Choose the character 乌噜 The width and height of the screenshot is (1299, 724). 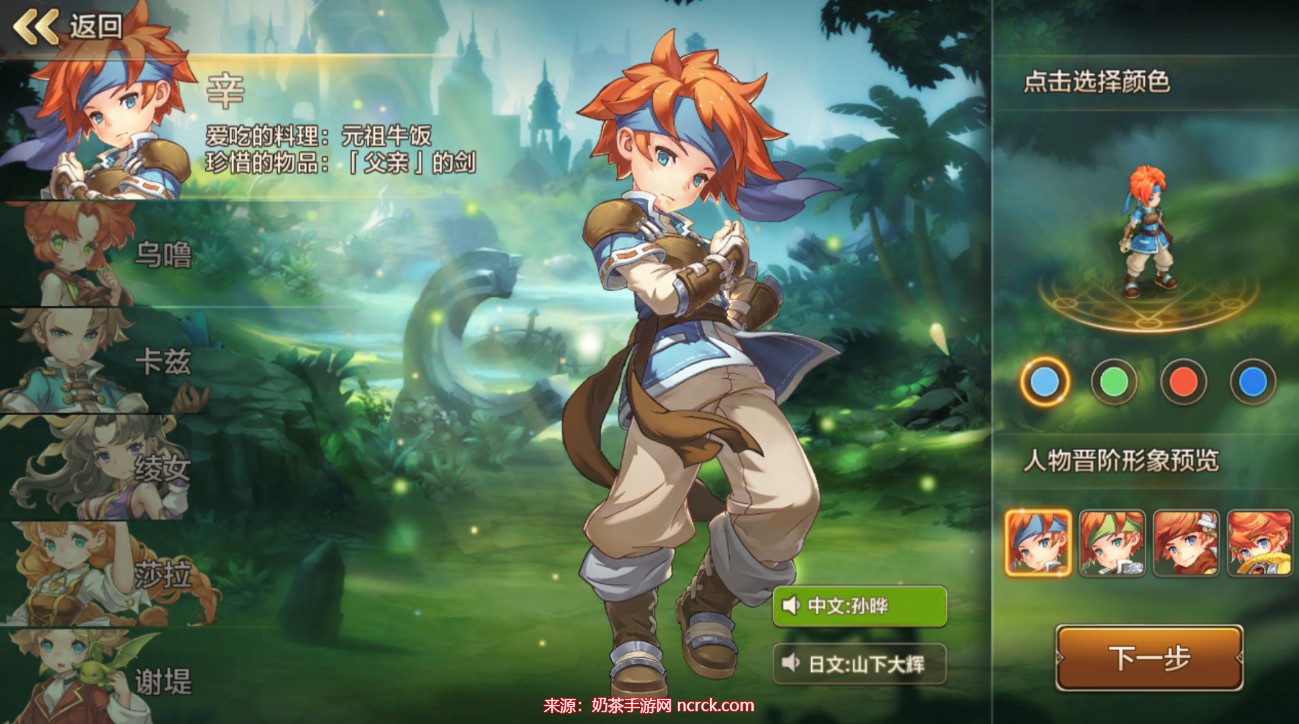point(110,255)
